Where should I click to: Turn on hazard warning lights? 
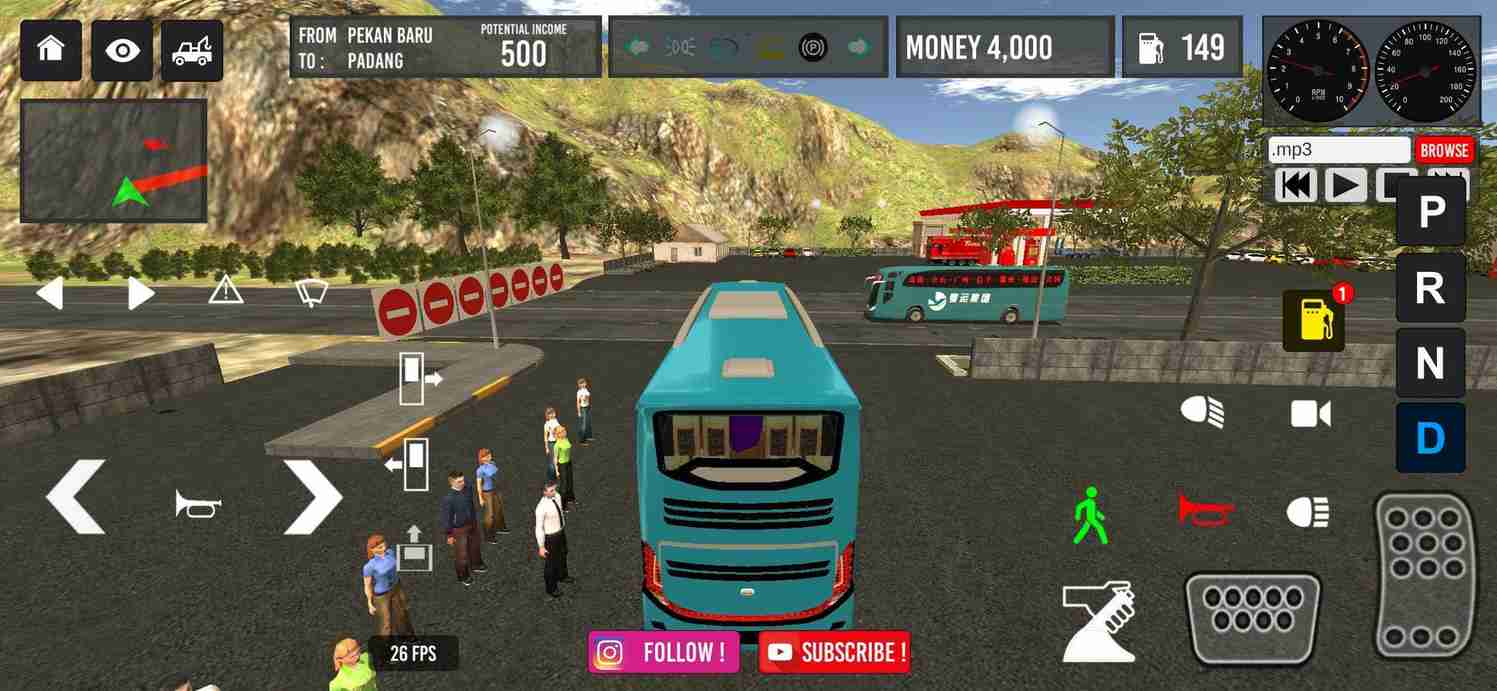click(x=226, y=291)
